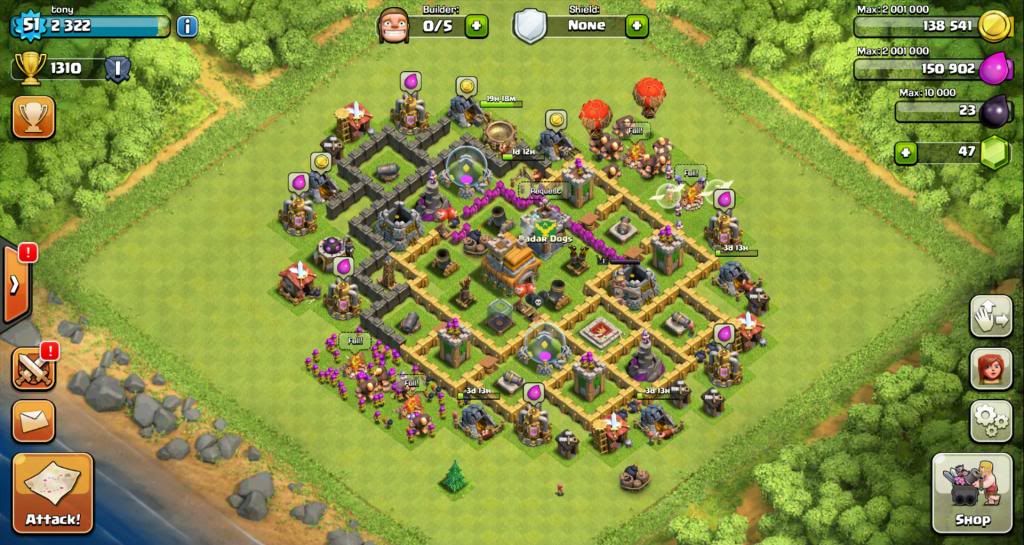Image resolution: width=1024 pixels, height=545 pixels.
Task: Open the crossed swords battle log
Action: 33,368
